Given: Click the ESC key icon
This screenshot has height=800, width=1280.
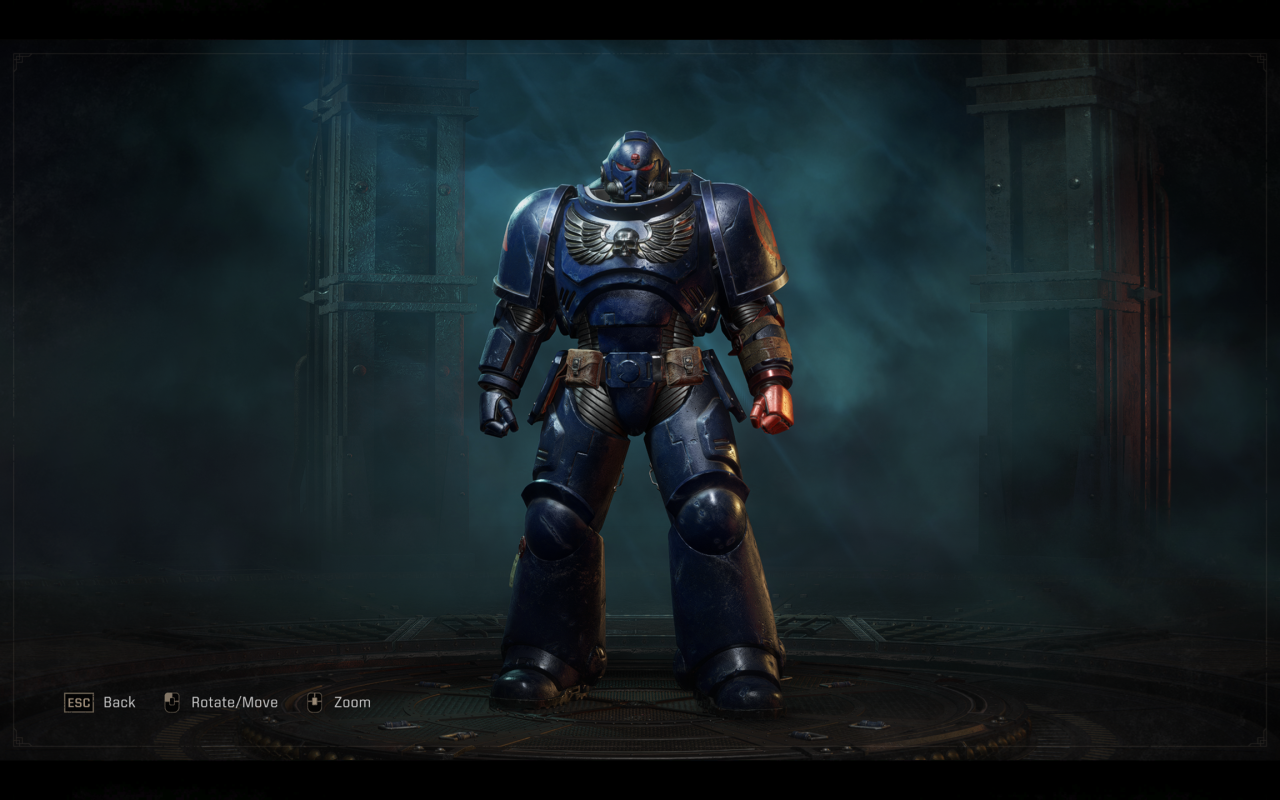Looking at the screenshot, I should (79, 702).
